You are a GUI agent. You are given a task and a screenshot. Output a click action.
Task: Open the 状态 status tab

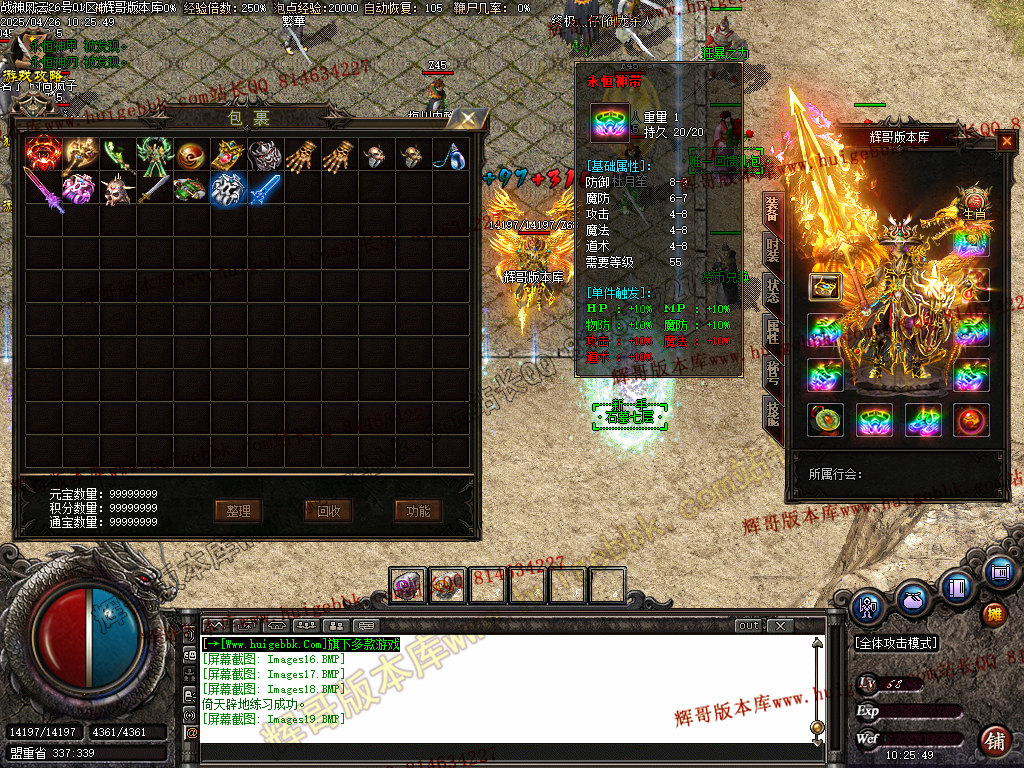coord(773,291)
